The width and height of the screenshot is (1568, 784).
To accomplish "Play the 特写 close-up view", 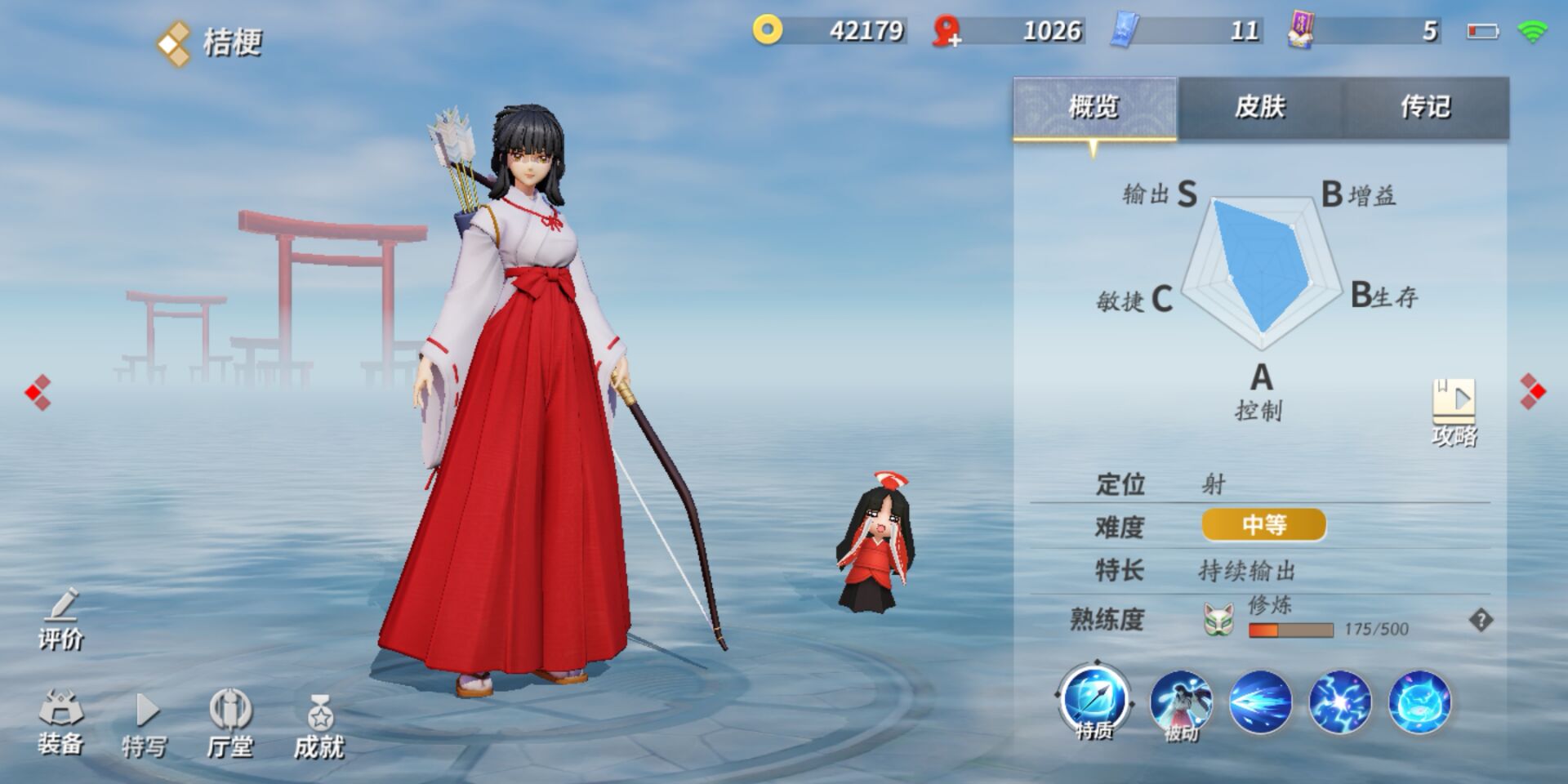I will [145, 724].
